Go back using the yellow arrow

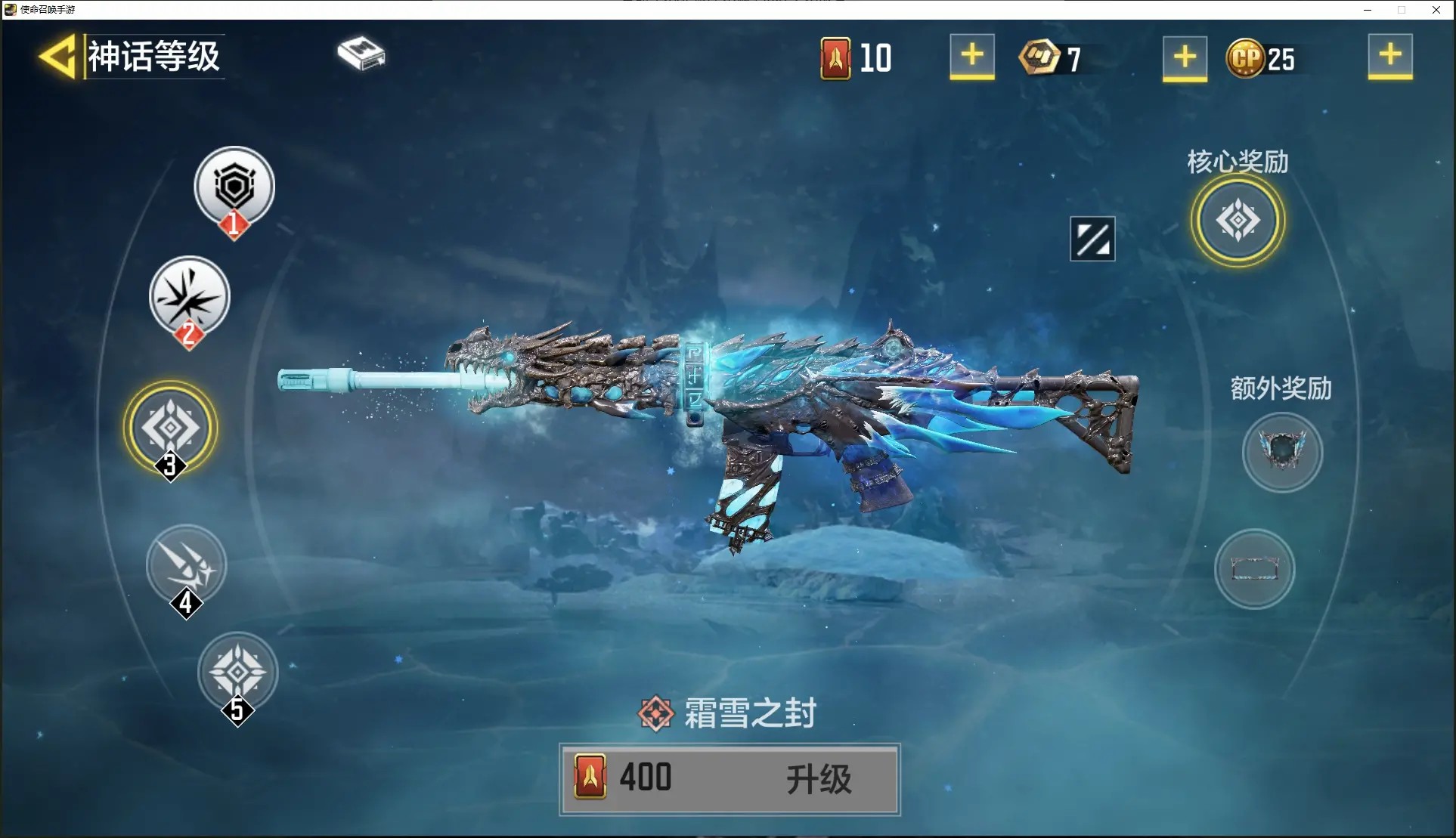click(x=57, y=57)
